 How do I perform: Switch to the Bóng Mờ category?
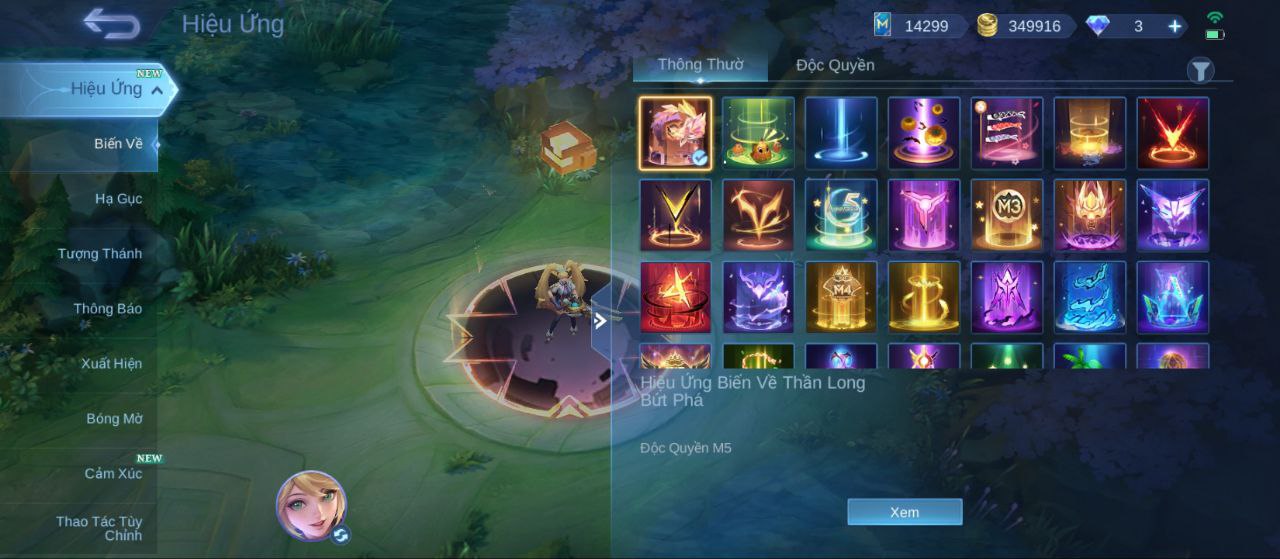click(114, 419)
